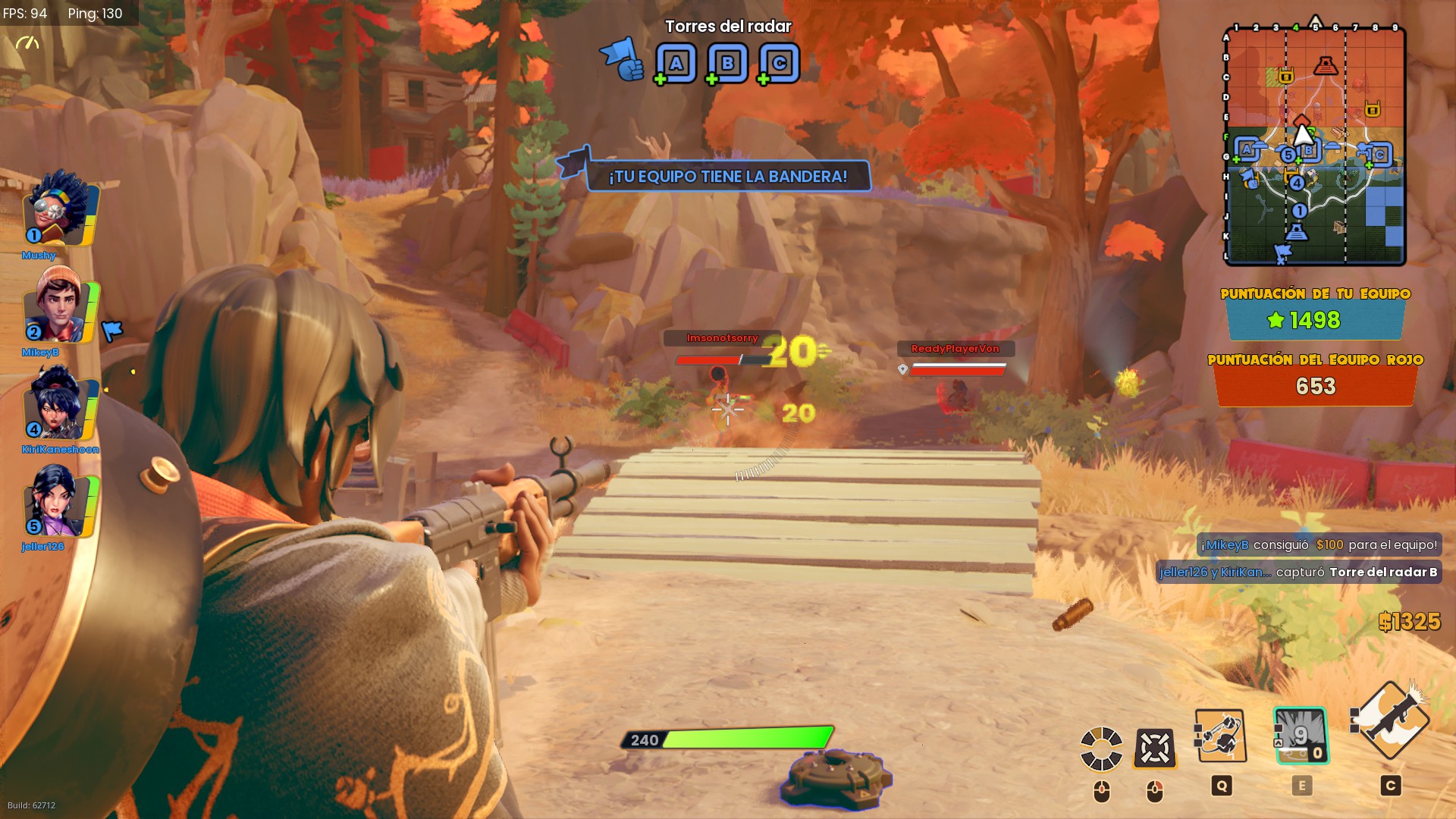The image size is (1456, 819).
Task: Select radar tower A objective icon
Action: (x=676, y=64)
